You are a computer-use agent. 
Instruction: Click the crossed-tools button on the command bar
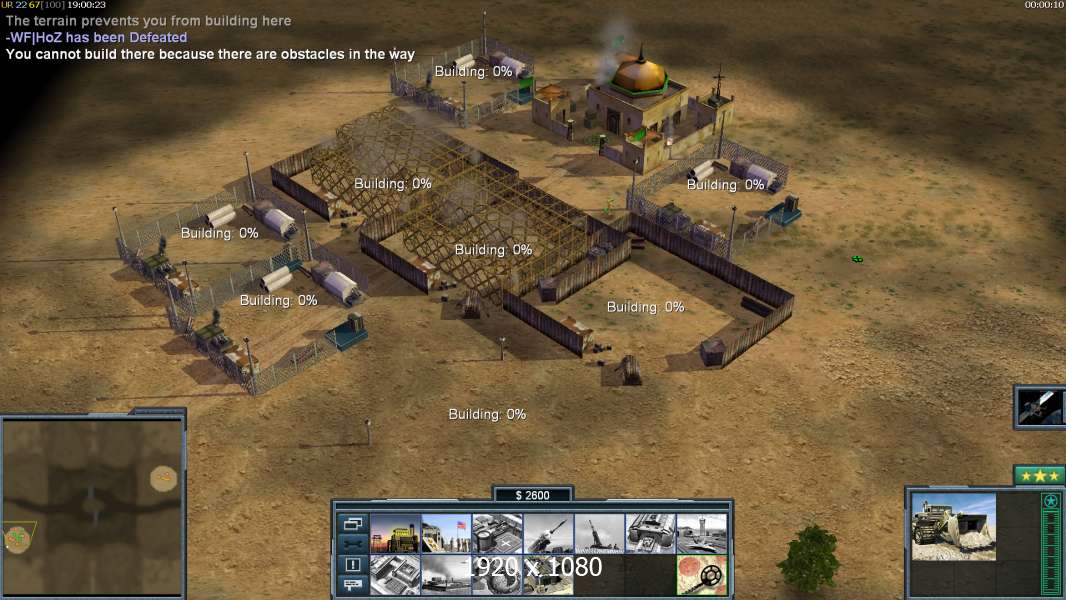coord(353,543)
